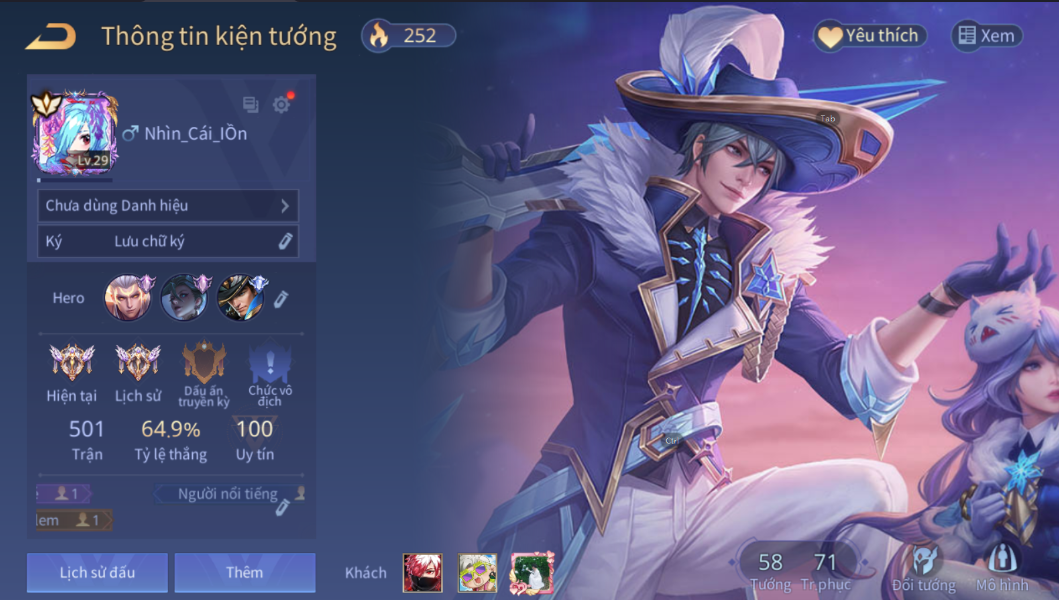Select the blond hero portrait in Hero row
The image size is (1059, 600).
pyautogui.click(x=128, y=298)
